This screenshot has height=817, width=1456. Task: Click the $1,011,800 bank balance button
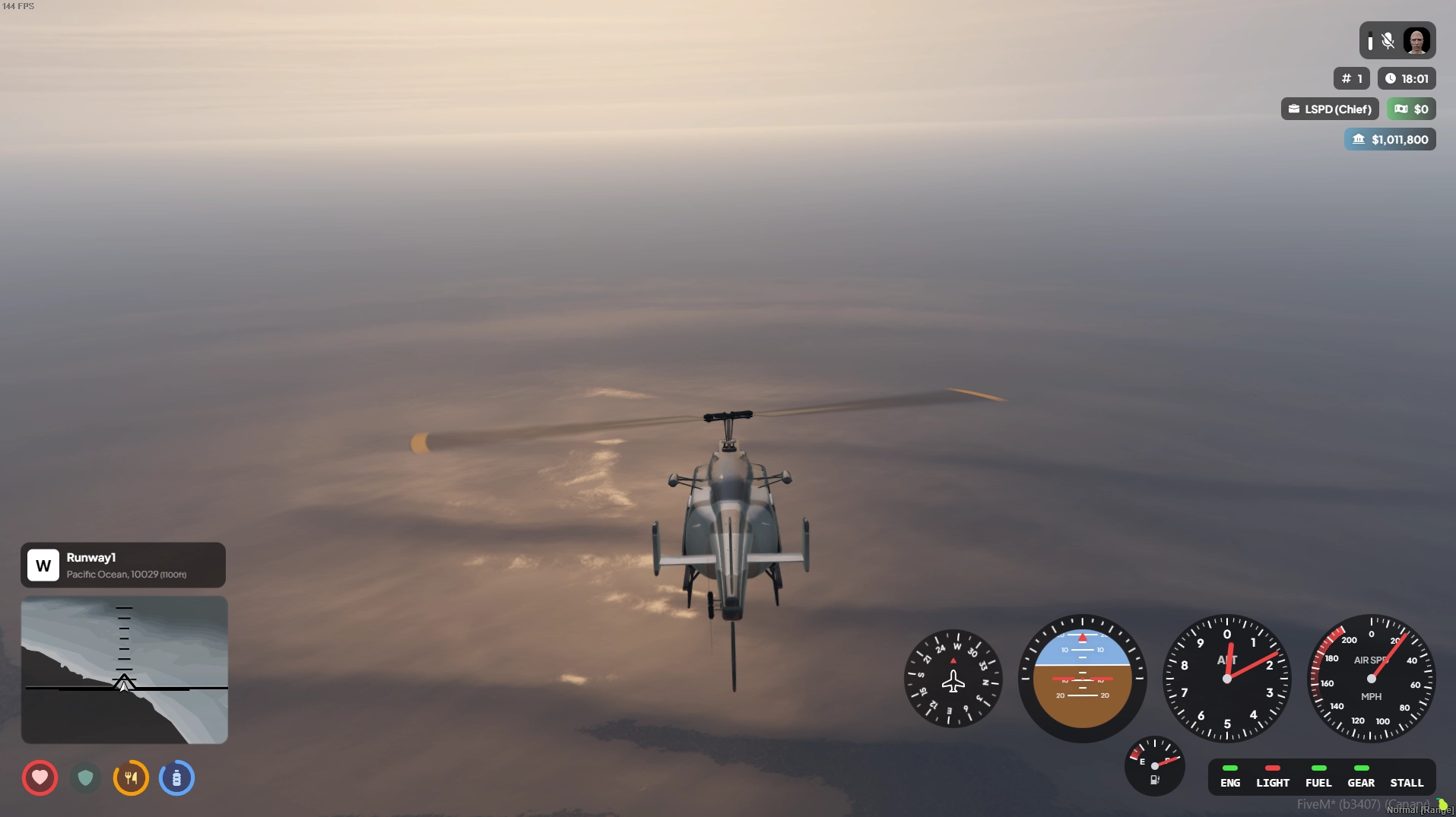coord(1391,138)
